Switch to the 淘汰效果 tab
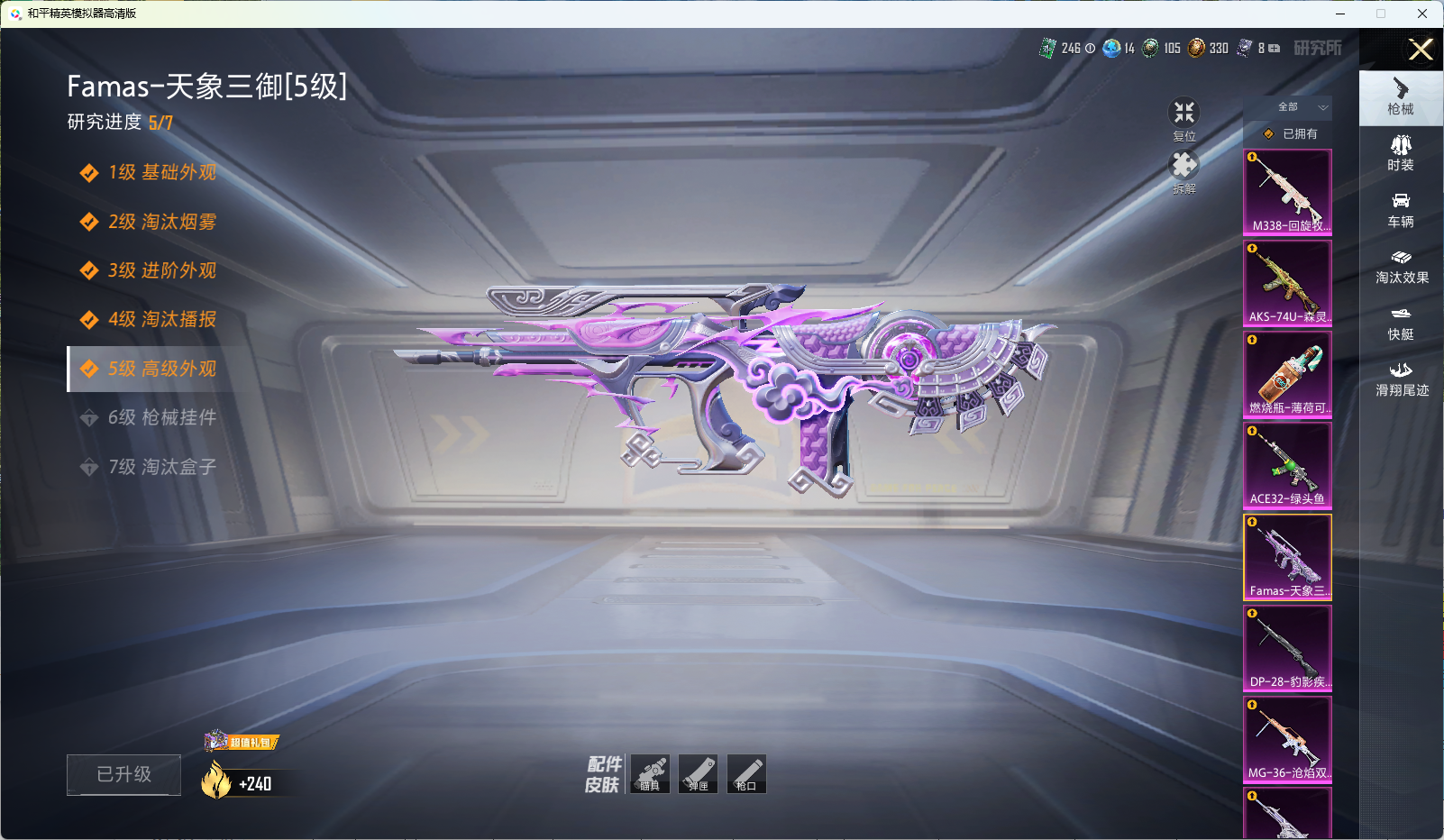The image size is (1444, 840). pos(1401,267)
